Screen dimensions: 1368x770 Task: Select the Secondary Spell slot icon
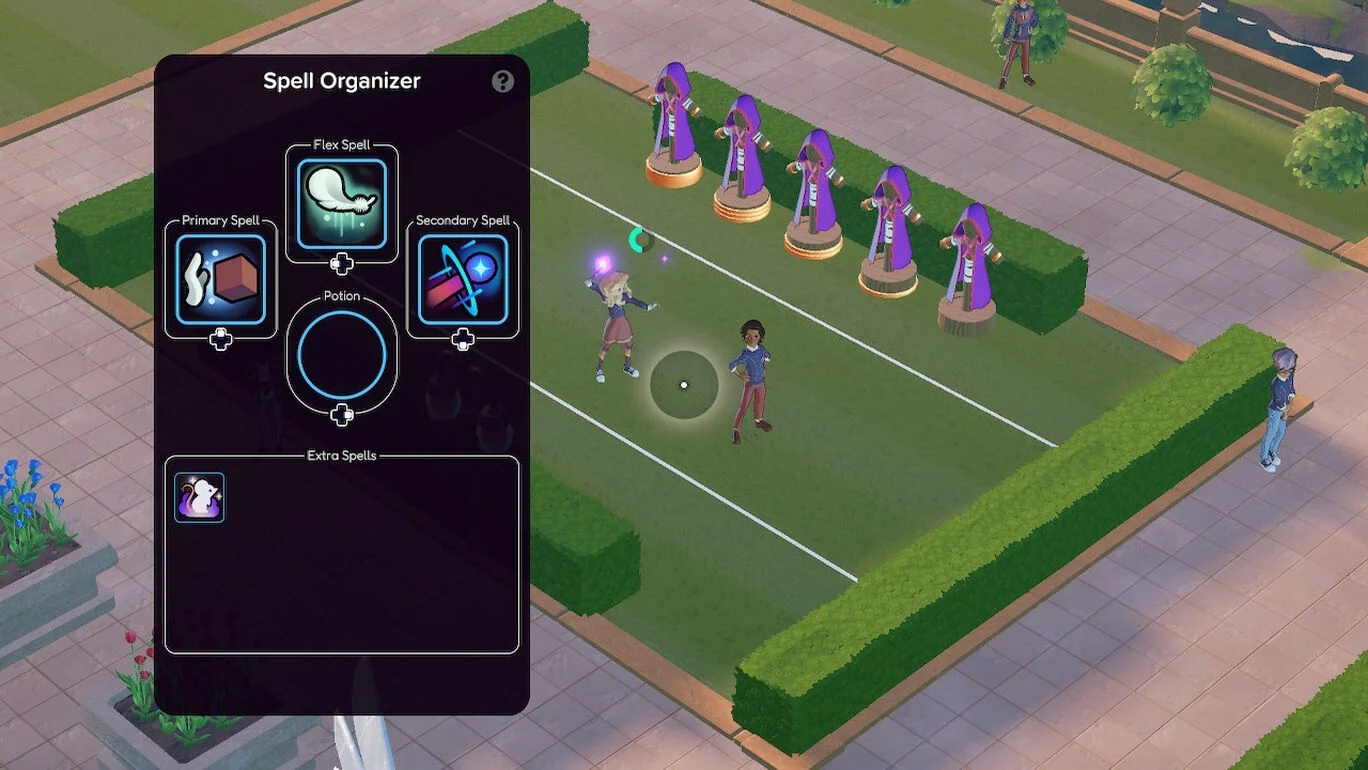click(462, 280)
